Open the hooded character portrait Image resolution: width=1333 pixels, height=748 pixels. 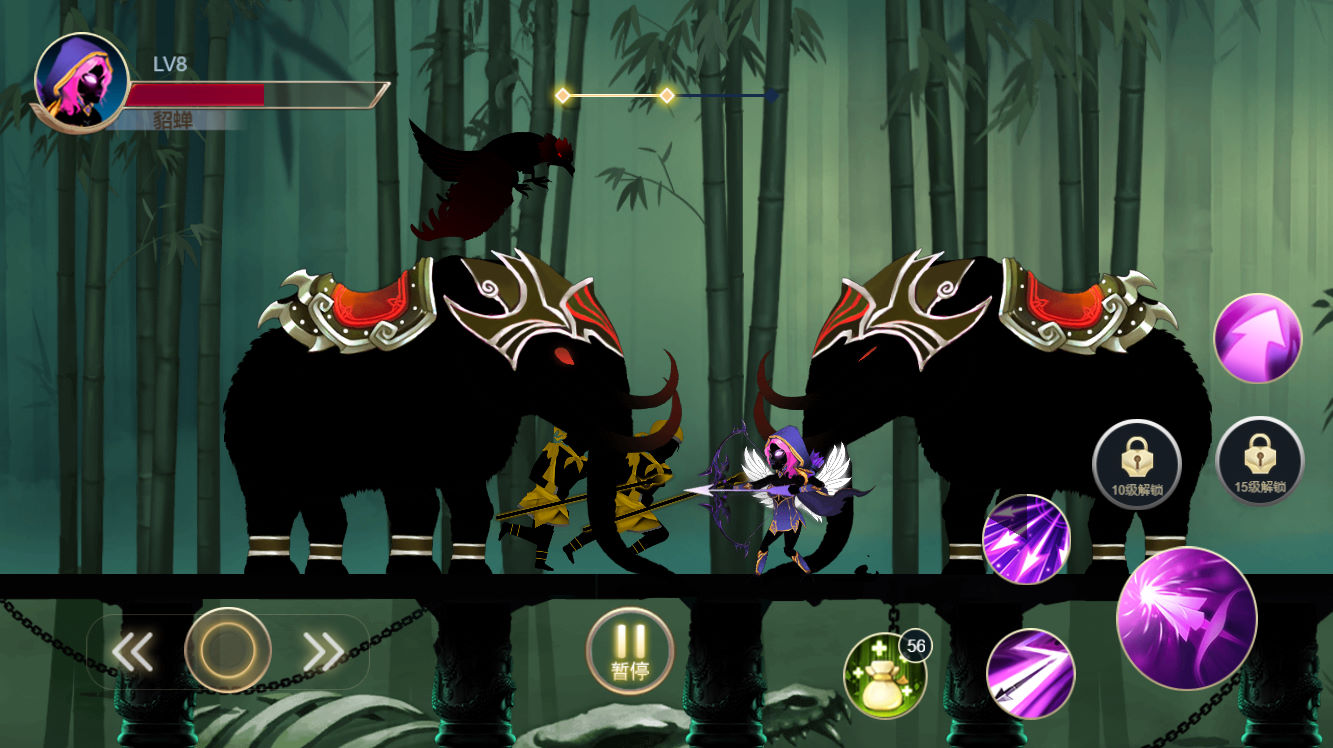(x=81, y=81)
